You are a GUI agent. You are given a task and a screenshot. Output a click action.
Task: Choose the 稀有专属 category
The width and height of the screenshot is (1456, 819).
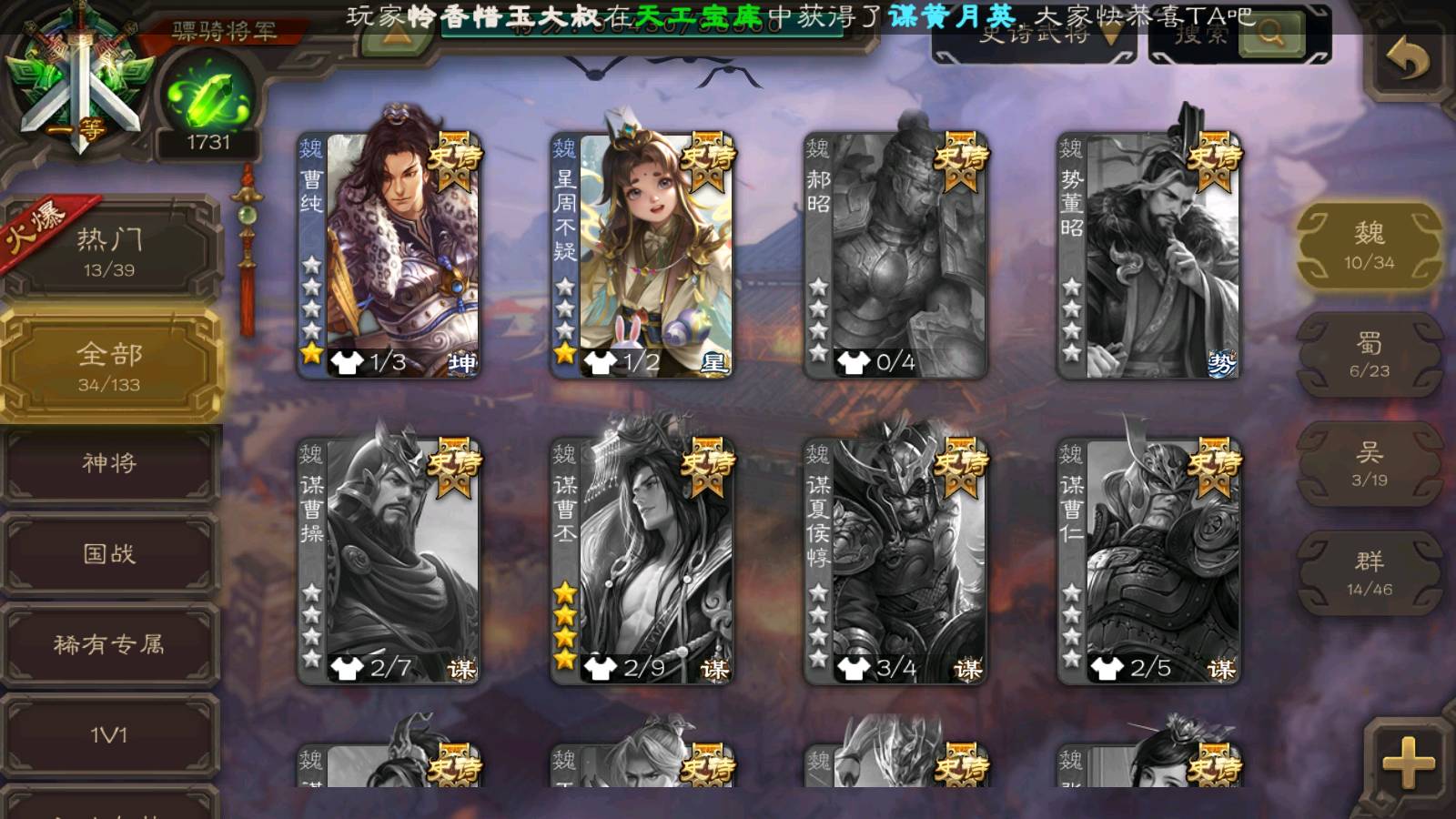click(x=110, y=644)
